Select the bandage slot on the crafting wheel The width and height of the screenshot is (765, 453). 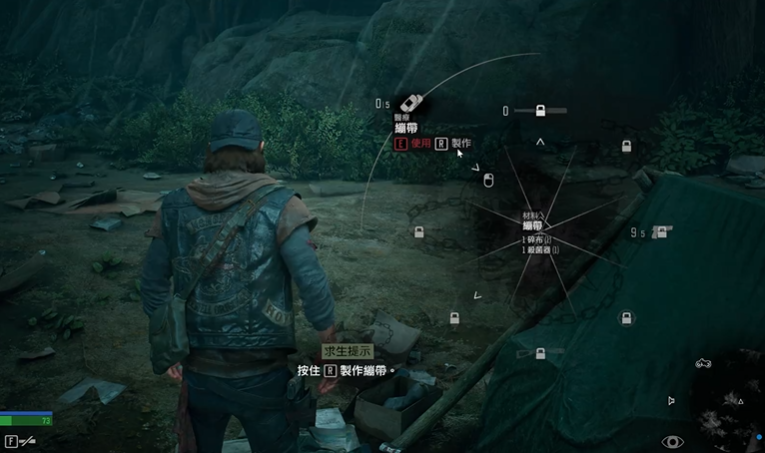409,104
